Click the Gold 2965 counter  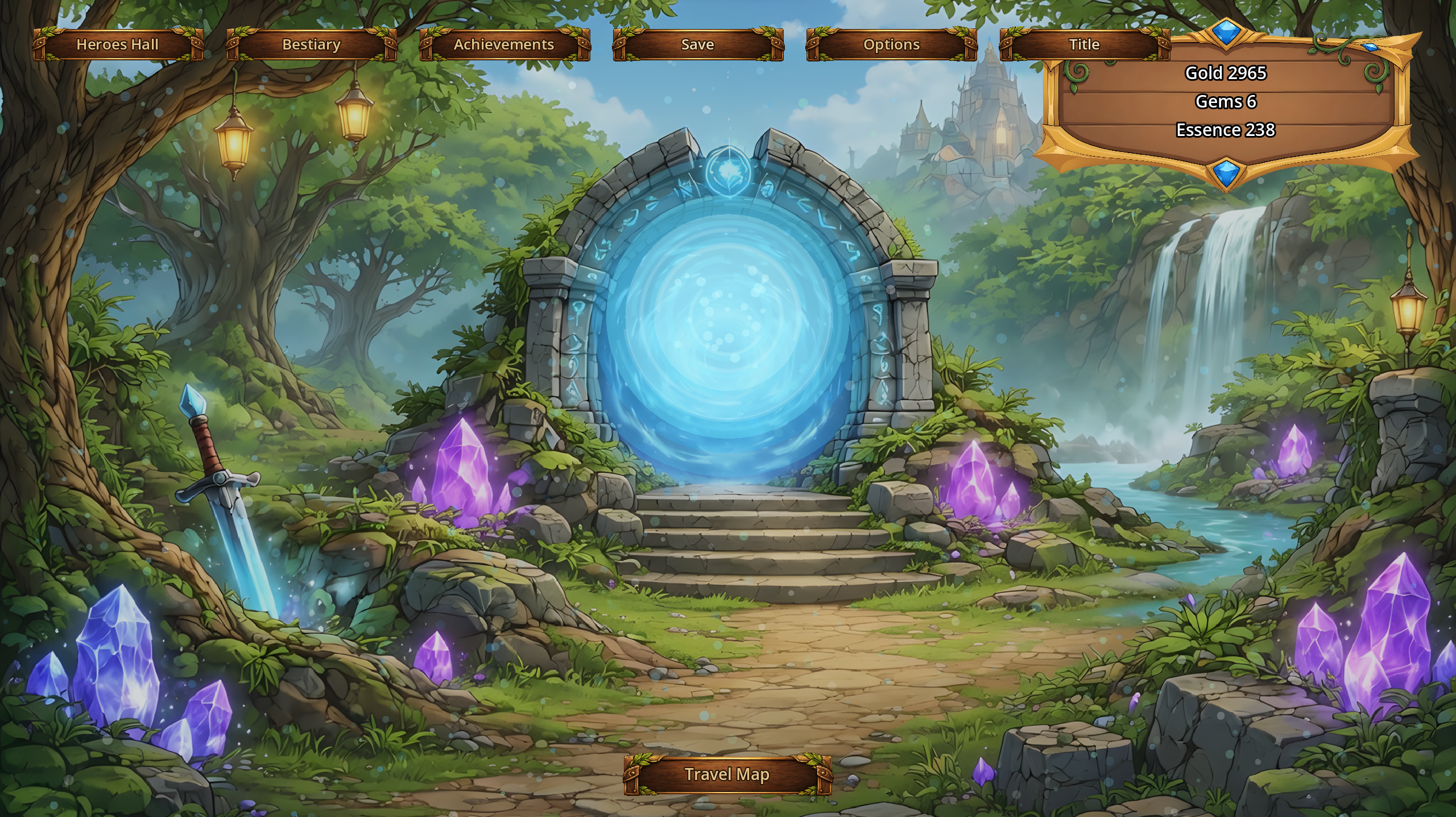[x=1226, y=73]
